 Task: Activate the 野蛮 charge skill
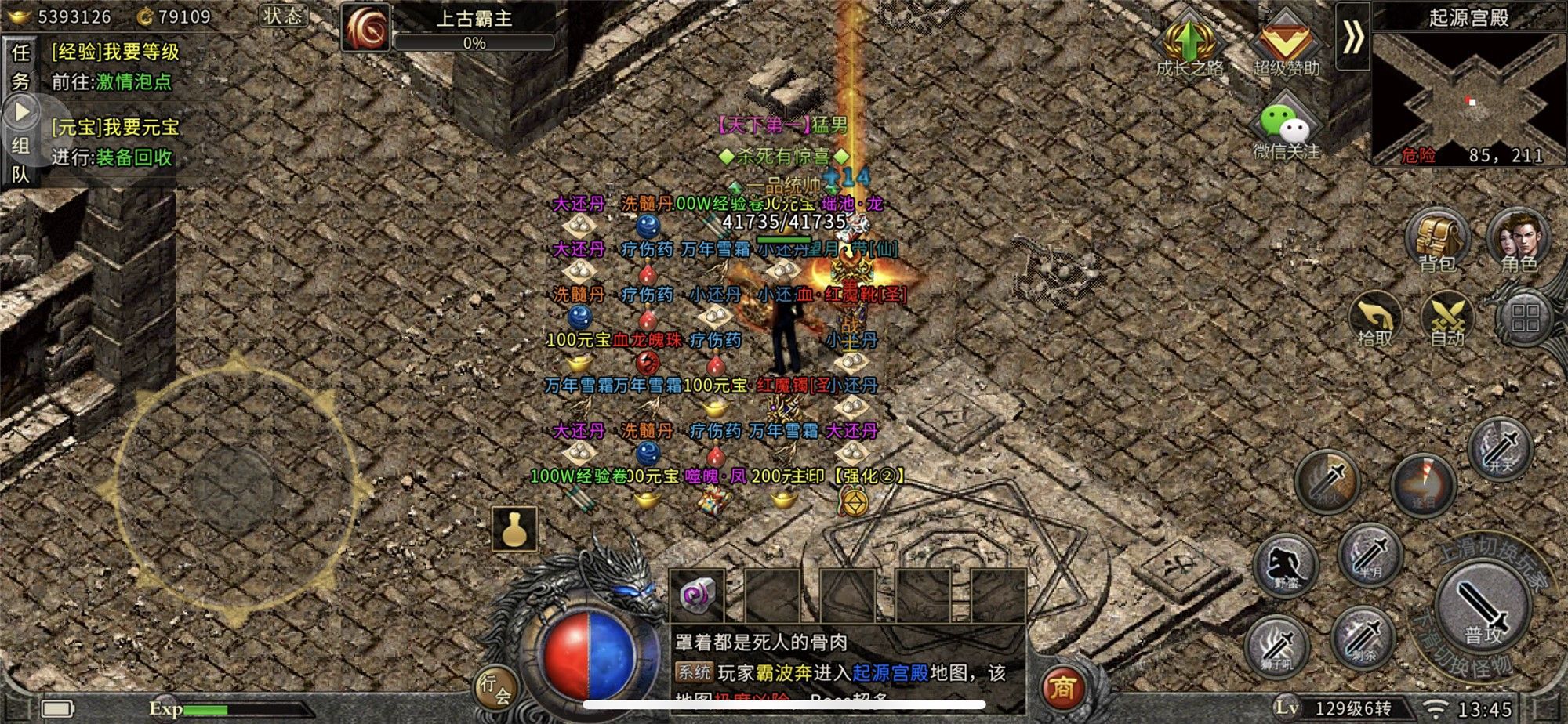tap(1286, 566)
